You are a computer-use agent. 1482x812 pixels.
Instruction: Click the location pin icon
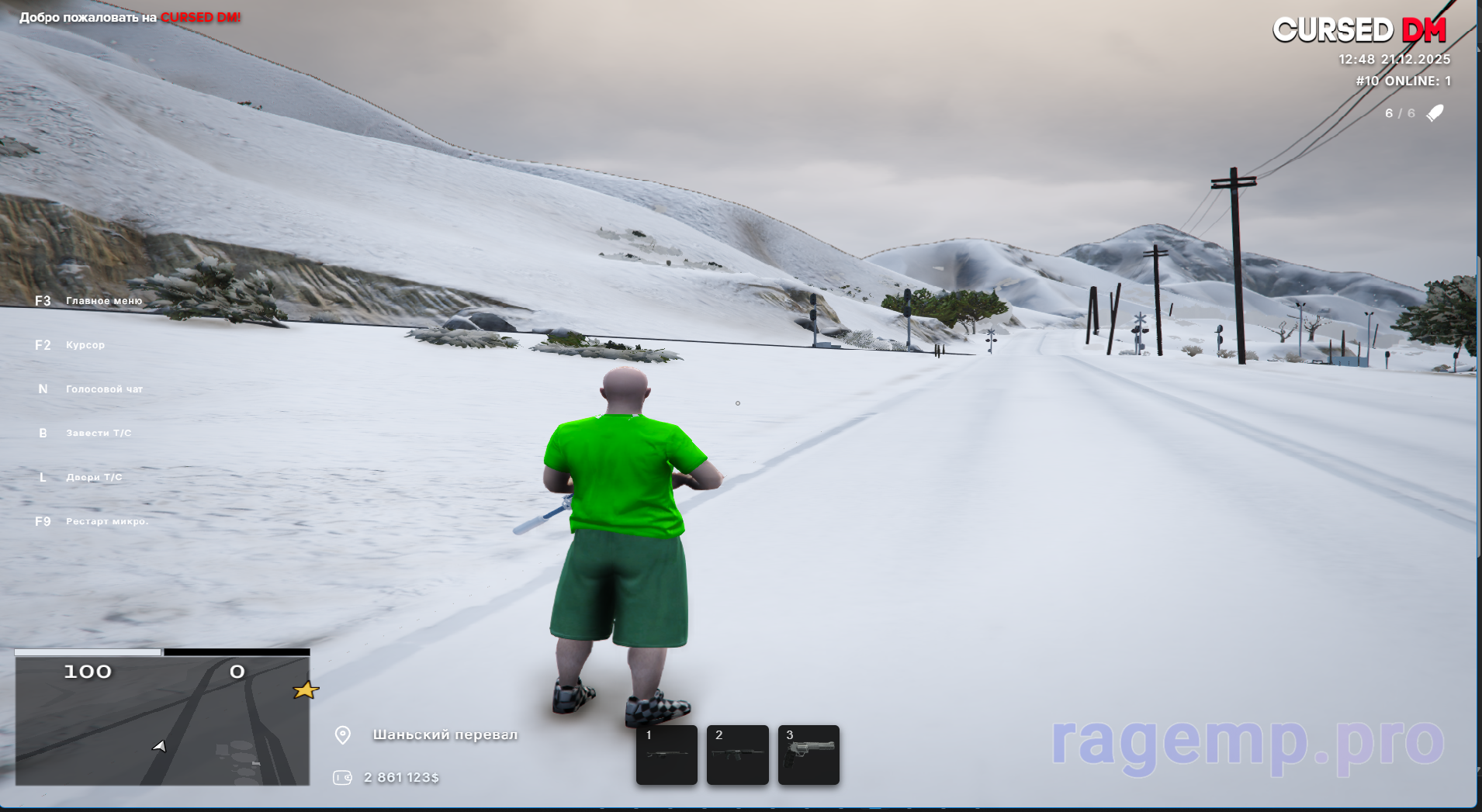click(x=342, y=735)
